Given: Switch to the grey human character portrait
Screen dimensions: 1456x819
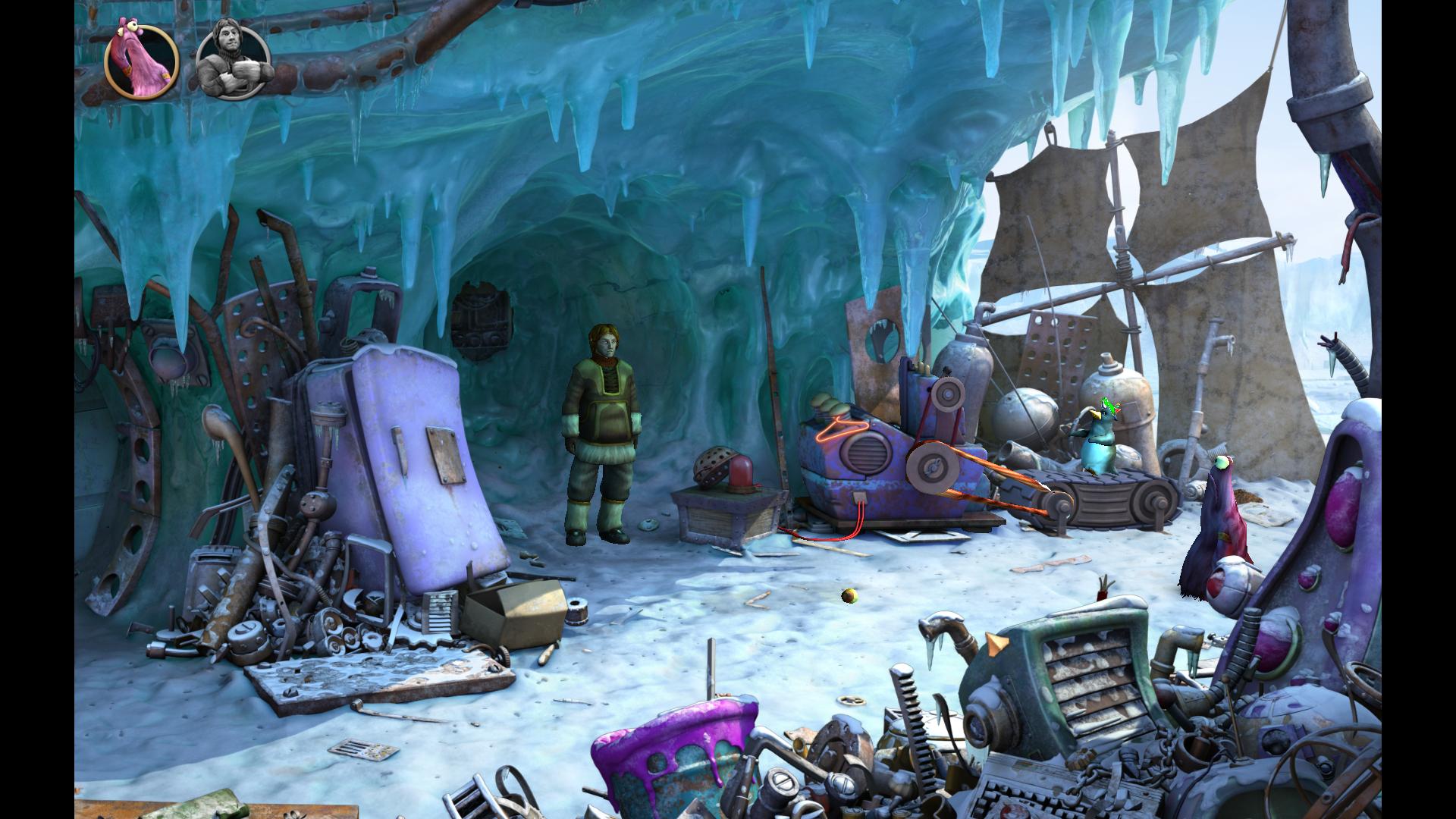Looking at the screenshot, I should point(234,61).
